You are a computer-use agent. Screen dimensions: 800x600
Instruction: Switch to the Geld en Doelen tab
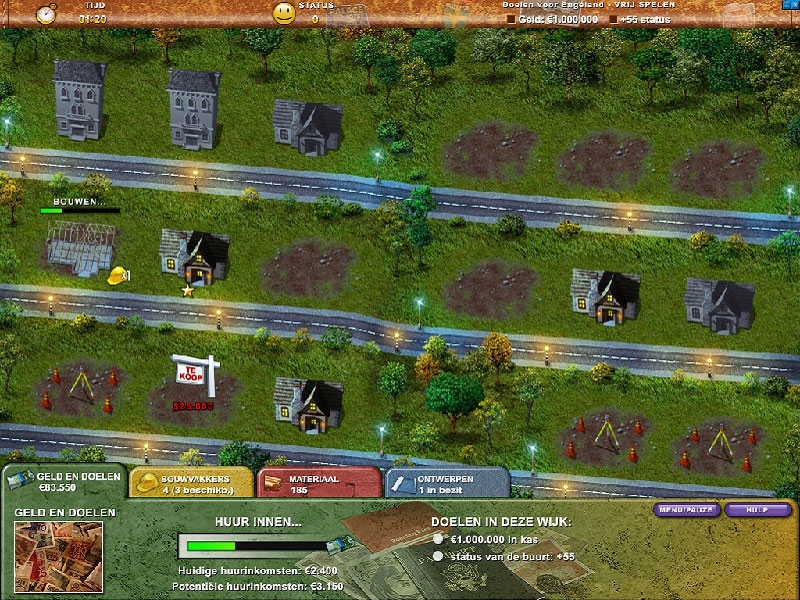[x=63, y=481]
